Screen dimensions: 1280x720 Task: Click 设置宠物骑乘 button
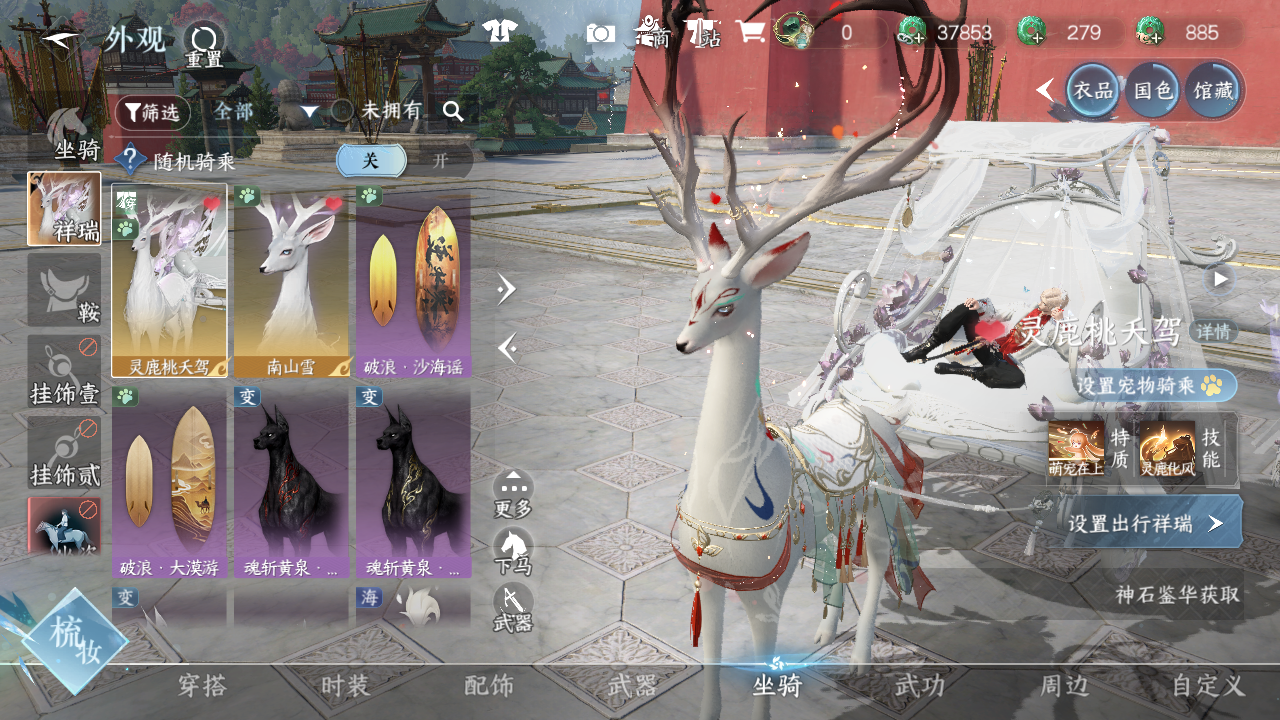[x=1155, y=385]
